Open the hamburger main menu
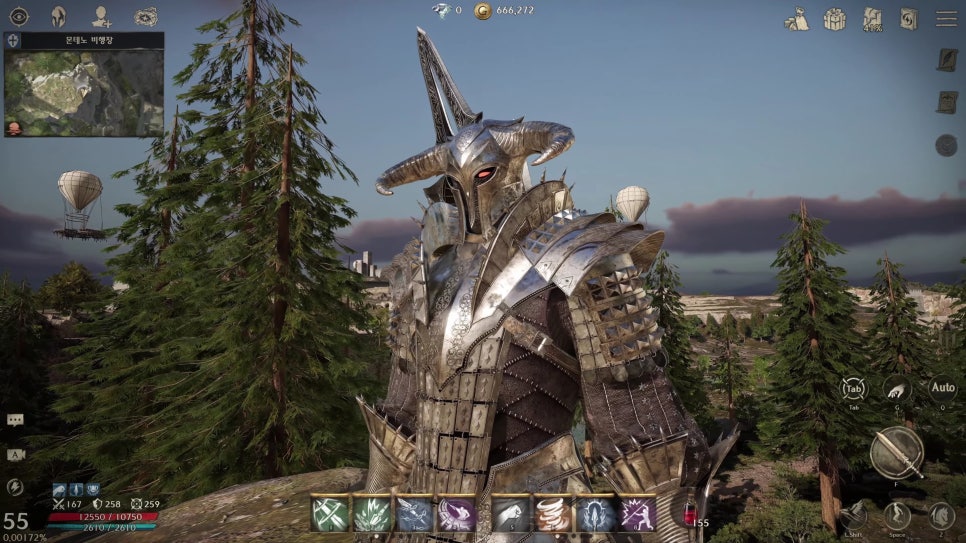This screenshot has height=543, width=966. click(x=946, y=19)
